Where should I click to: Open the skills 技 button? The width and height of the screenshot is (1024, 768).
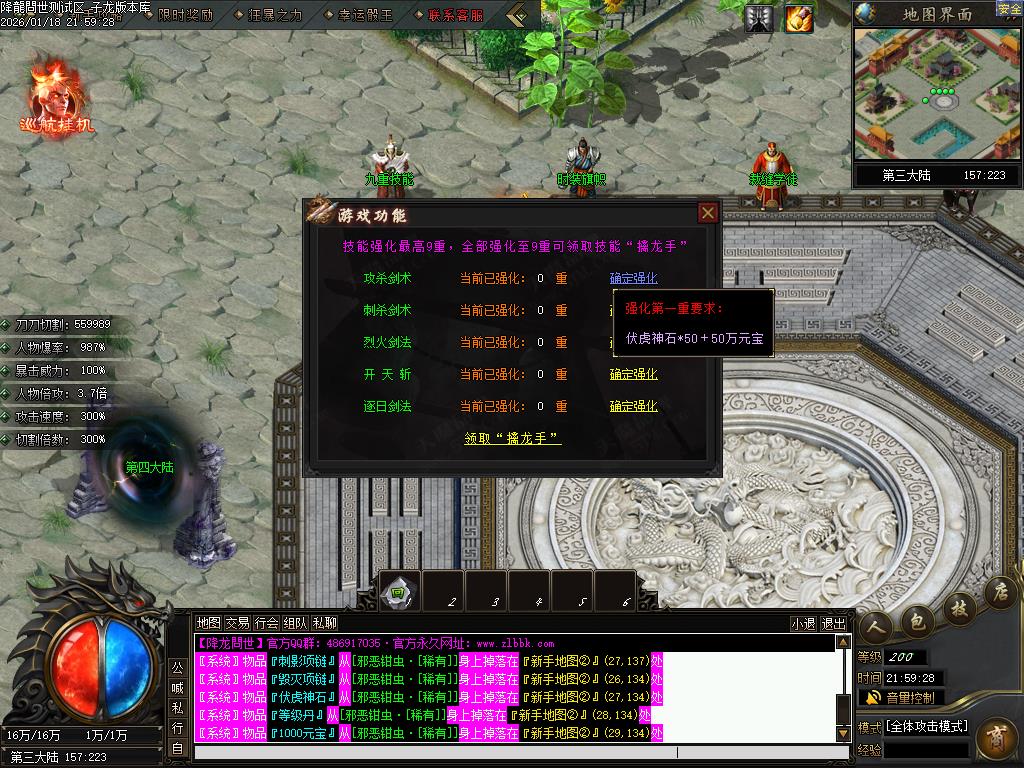(x=958, y=606)
